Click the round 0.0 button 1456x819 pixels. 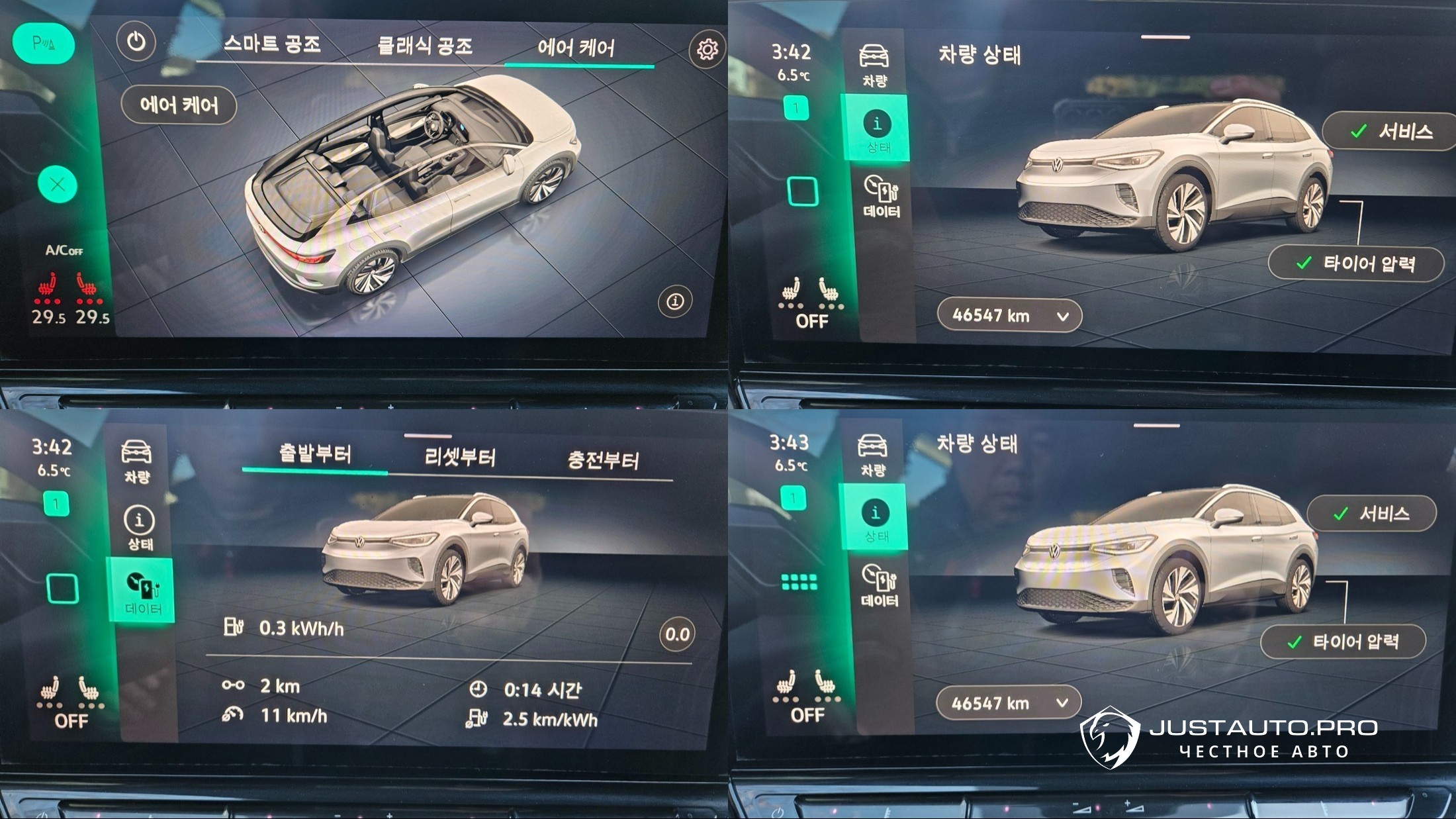tap(677, 634)
